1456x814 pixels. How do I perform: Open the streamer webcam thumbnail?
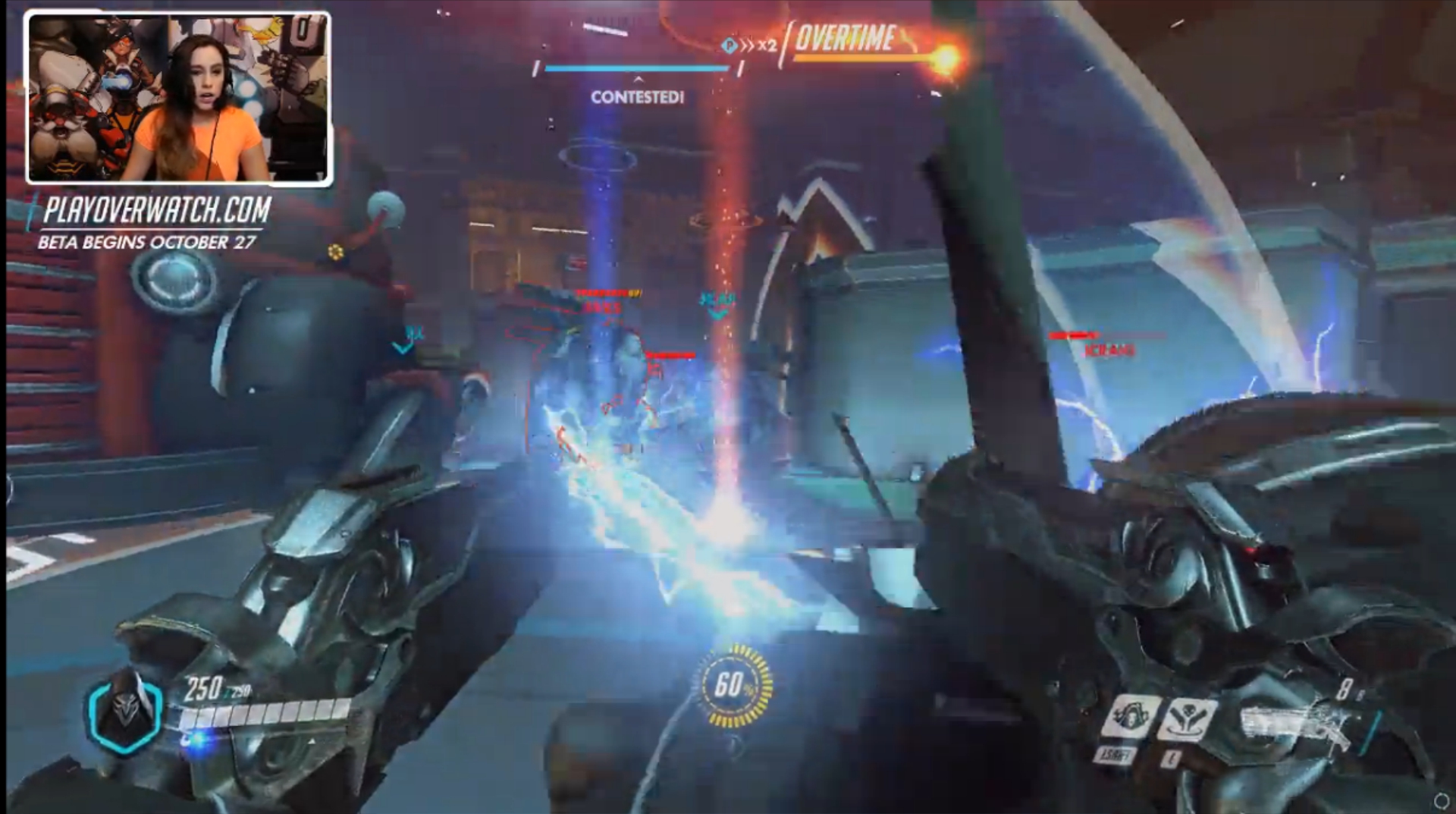pos(179,99)
